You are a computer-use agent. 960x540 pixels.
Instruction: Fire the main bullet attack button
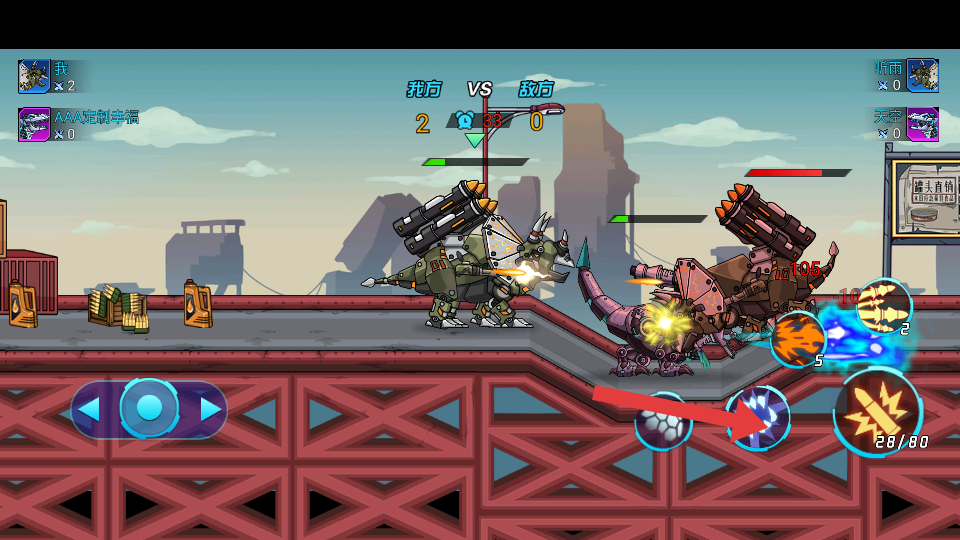click(878, 410)
